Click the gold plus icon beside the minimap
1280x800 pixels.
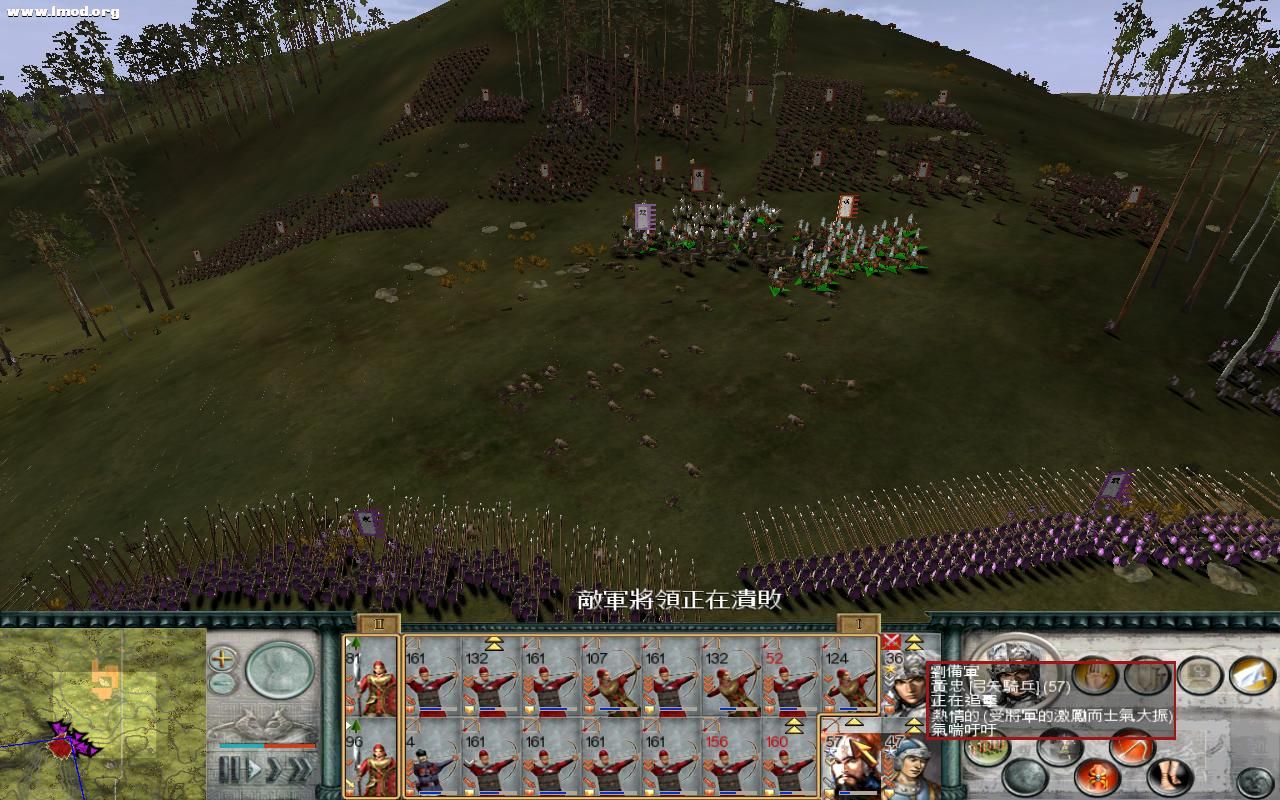[221, 658]
